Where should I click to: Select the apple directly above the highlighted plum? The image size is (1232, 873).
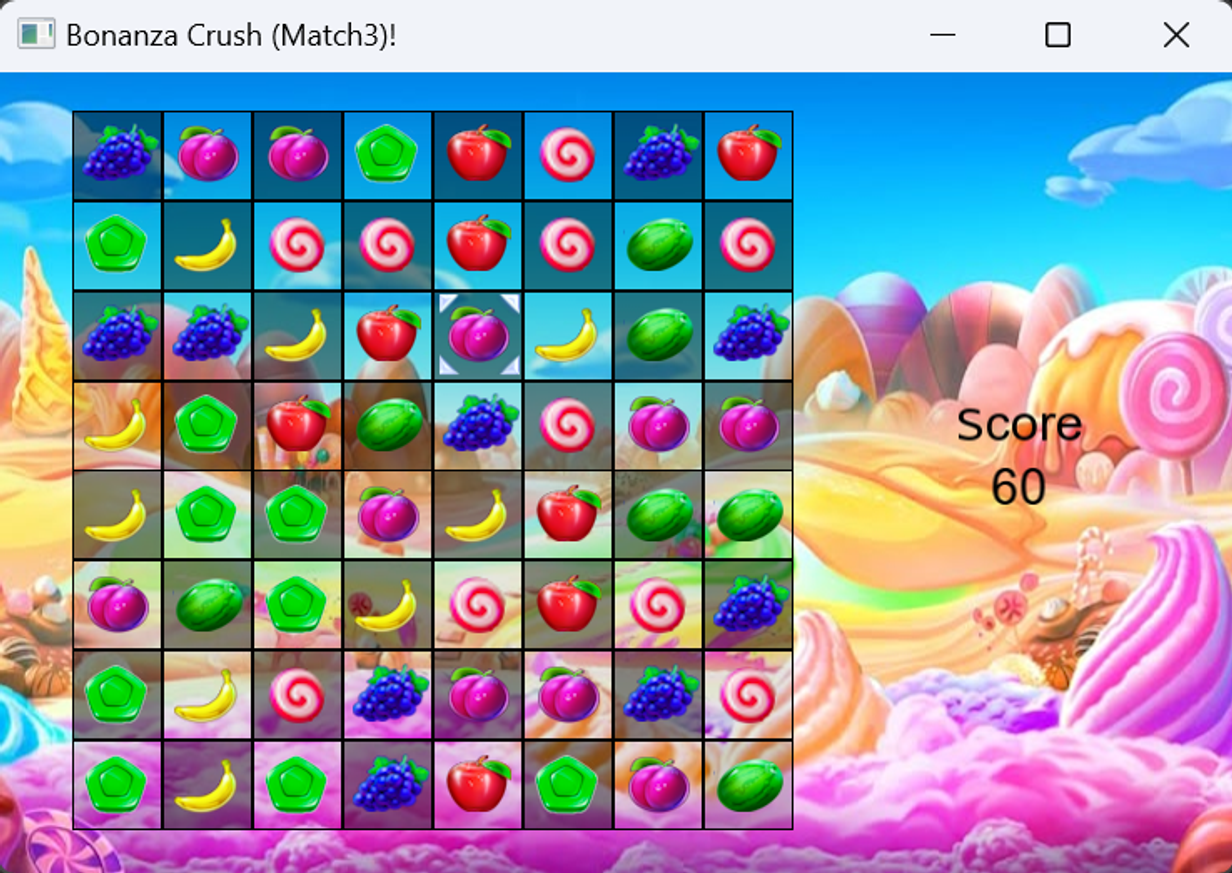point(478,245)
